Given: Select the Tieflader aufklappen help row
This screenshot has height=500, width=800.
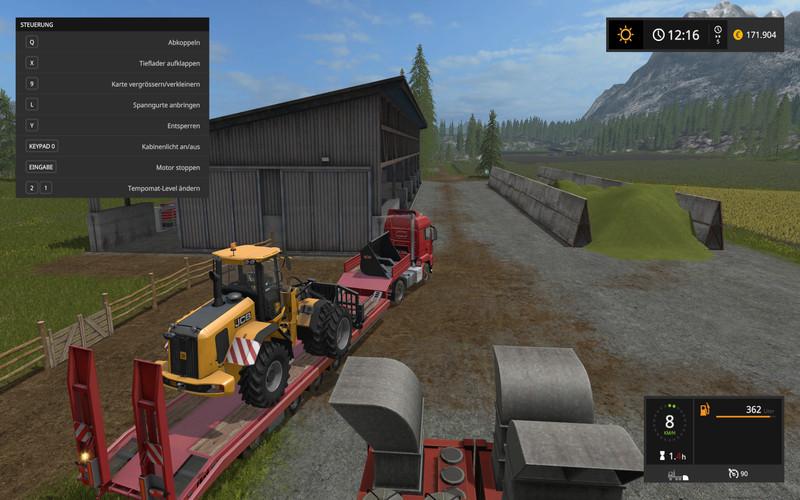Looking at the screenshot, I should point(112,63).
